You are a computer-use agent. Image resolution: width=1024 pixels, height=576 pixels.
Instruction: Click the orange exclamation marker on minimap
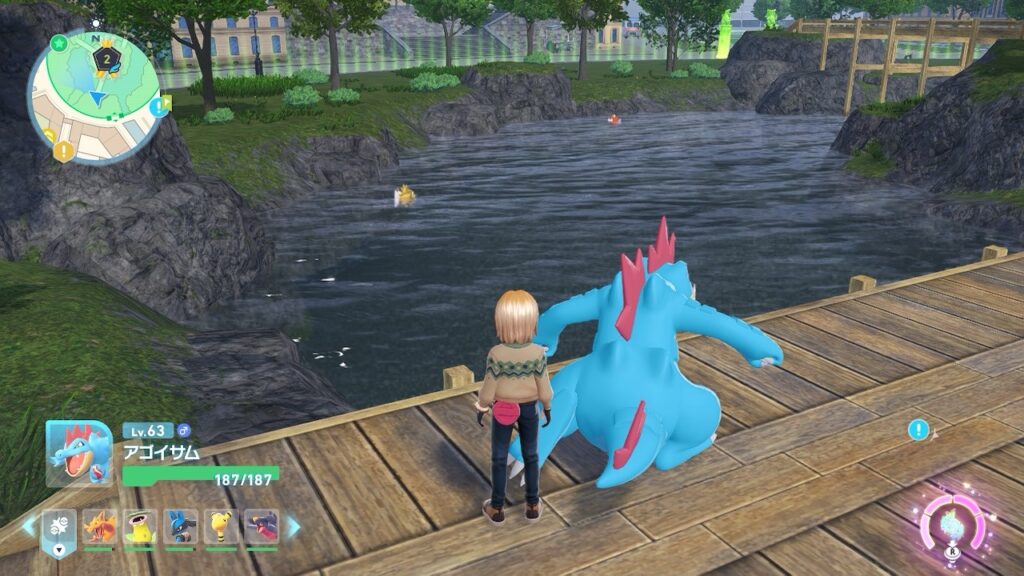pyautogui.click(x=63, y=151)
